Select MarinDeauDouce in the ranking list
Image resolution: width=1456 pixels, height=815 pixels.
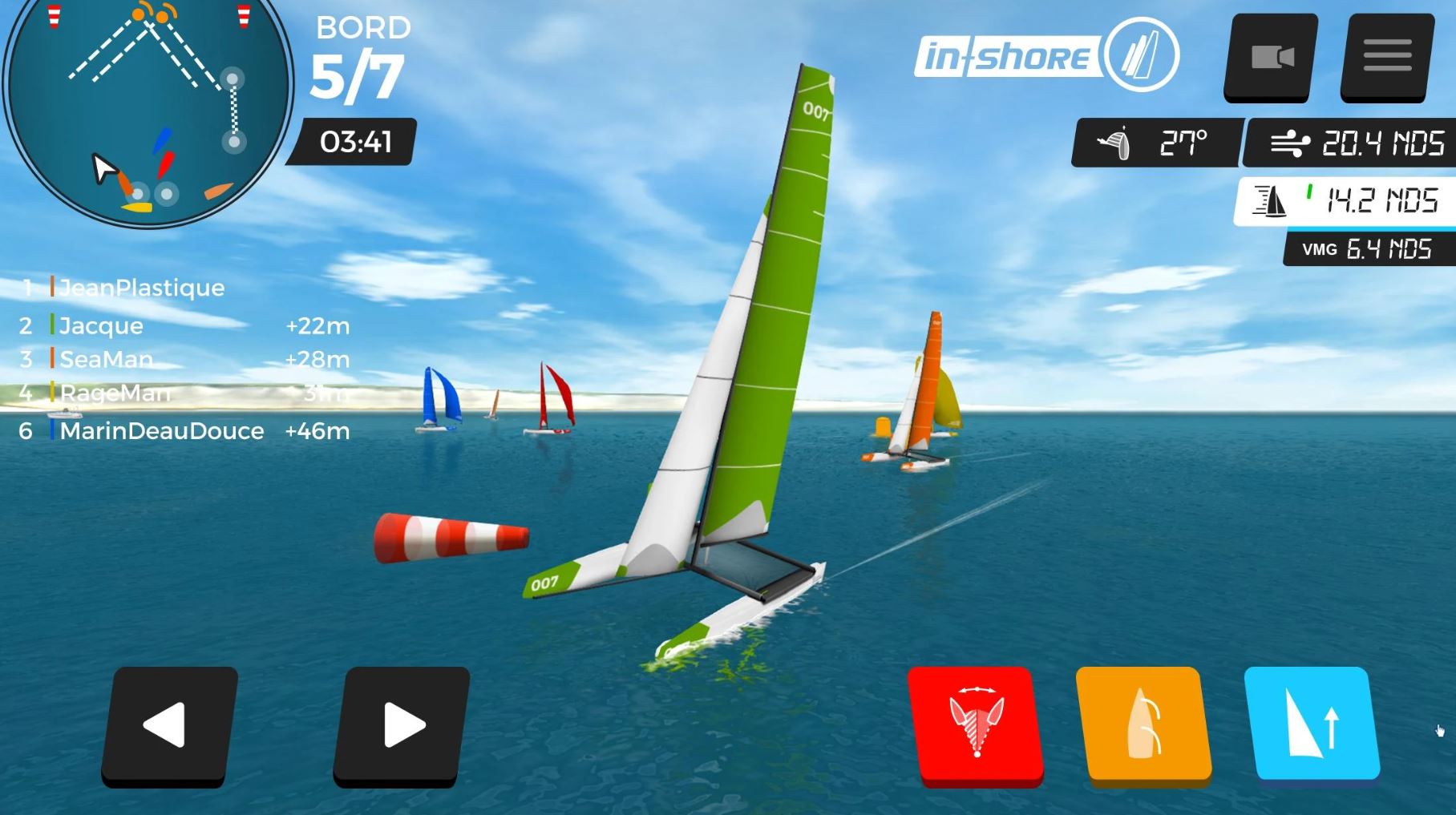click(x=161, y=431)
